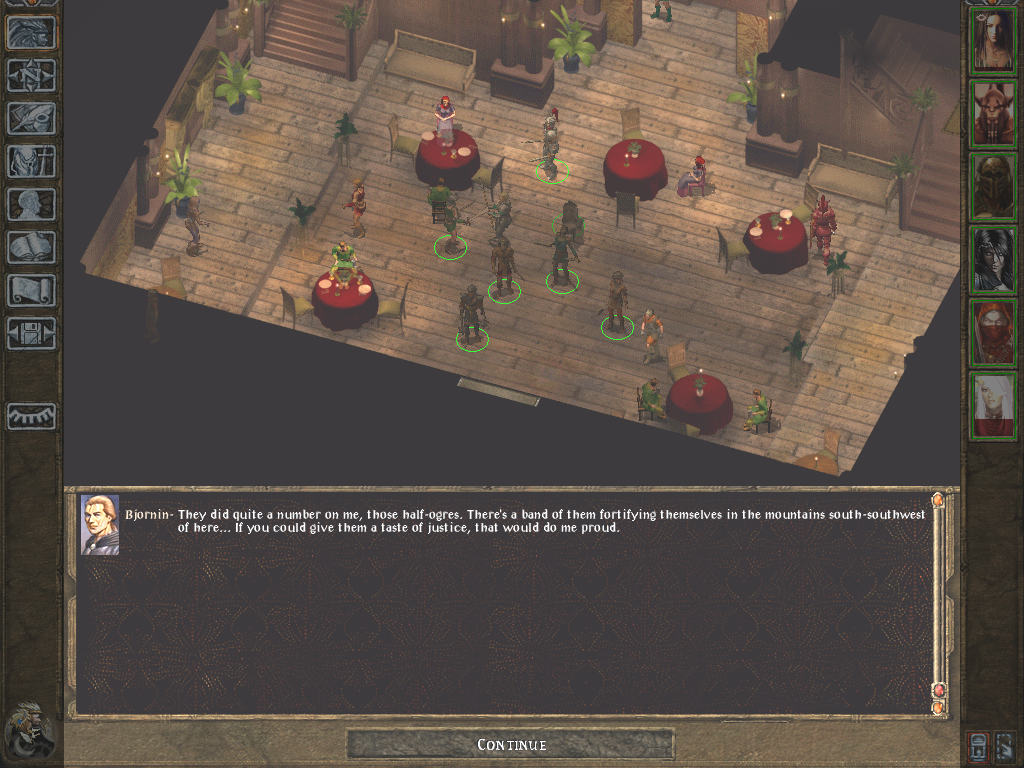Screen dimensions: 1024x768
Task: Click the dragon emblem in the bottom-left corner
Action: pos(29,731)
